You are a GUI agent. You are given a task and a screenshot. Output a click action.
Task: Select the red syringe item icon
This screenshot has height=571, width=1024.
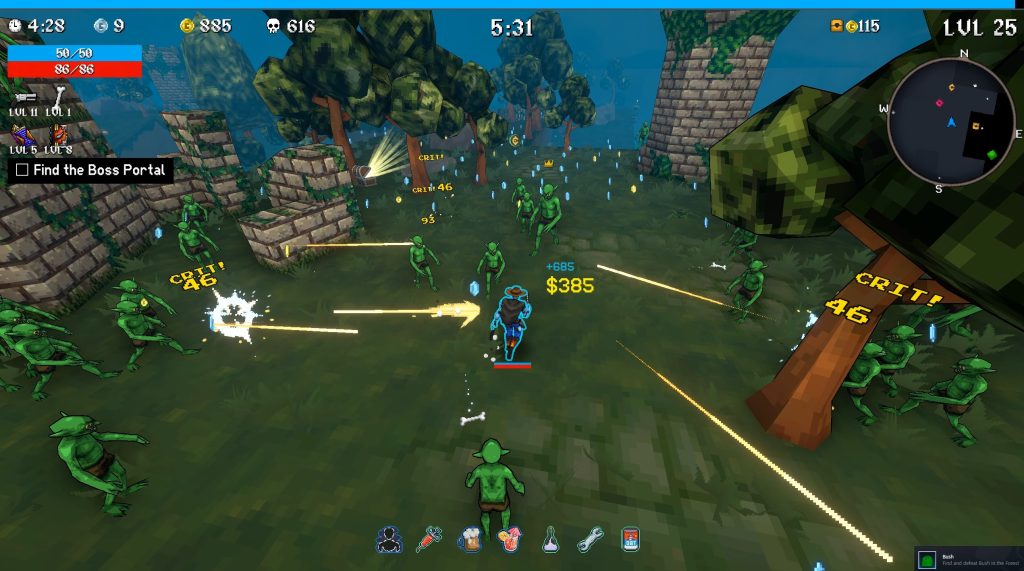(429, 540)
